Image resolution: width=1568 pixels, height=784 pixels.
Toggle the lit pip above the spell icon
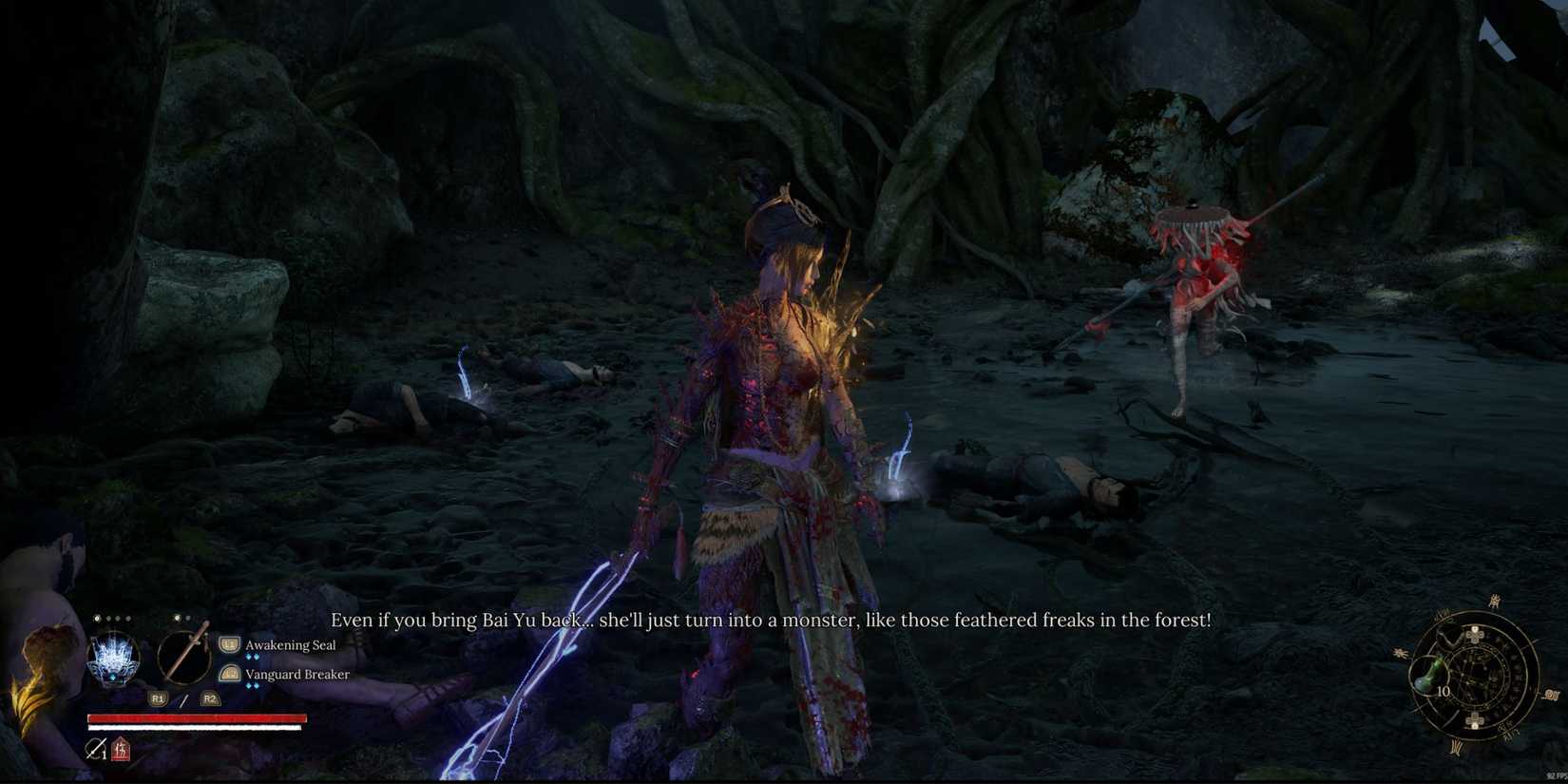(96, 619)
